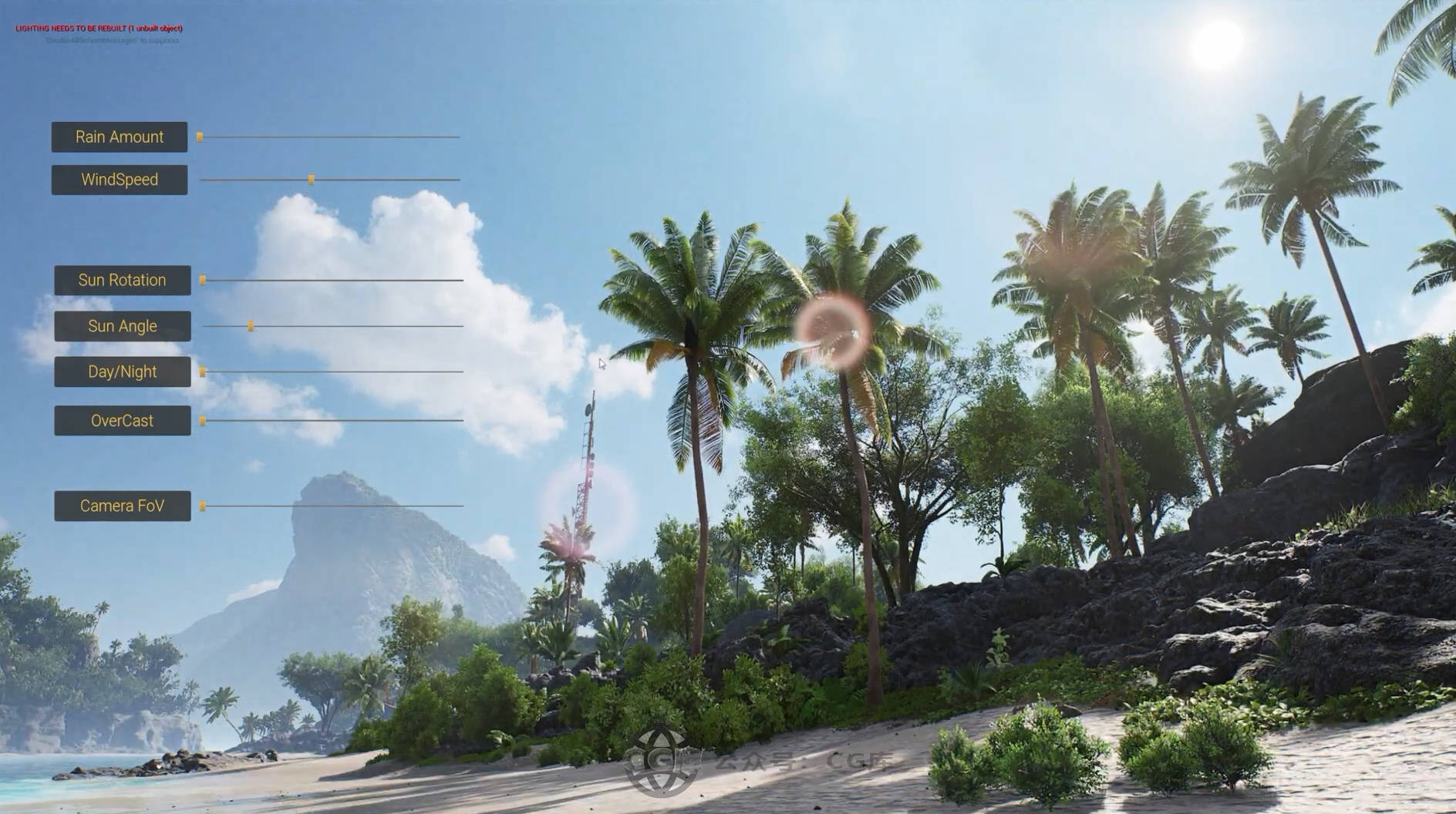Click the Sun Rotation slider handle
This screenshot has width=1456, height=814.
[203, 281]
